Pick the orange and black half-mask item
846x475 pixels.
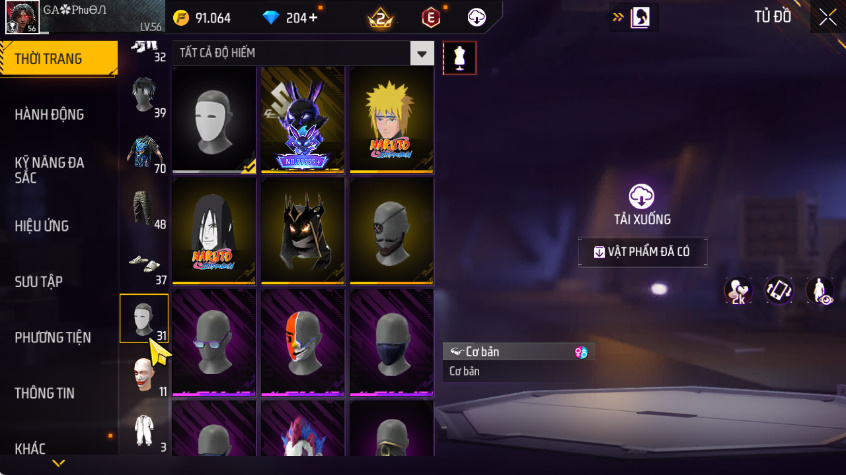click(303, 340)
